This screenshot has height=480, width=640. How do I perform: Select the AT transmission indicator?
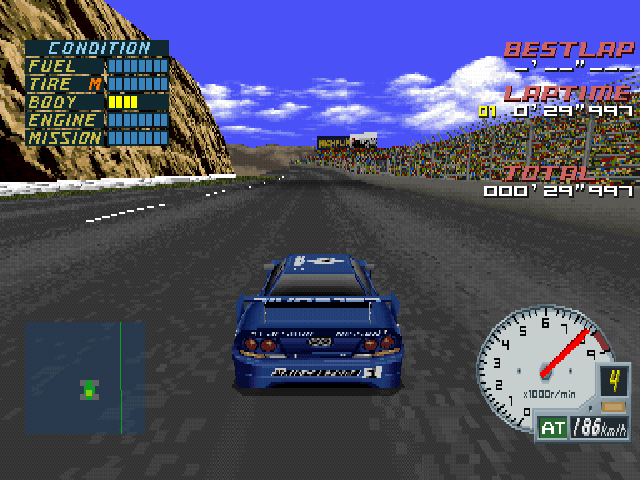(552, 429)
